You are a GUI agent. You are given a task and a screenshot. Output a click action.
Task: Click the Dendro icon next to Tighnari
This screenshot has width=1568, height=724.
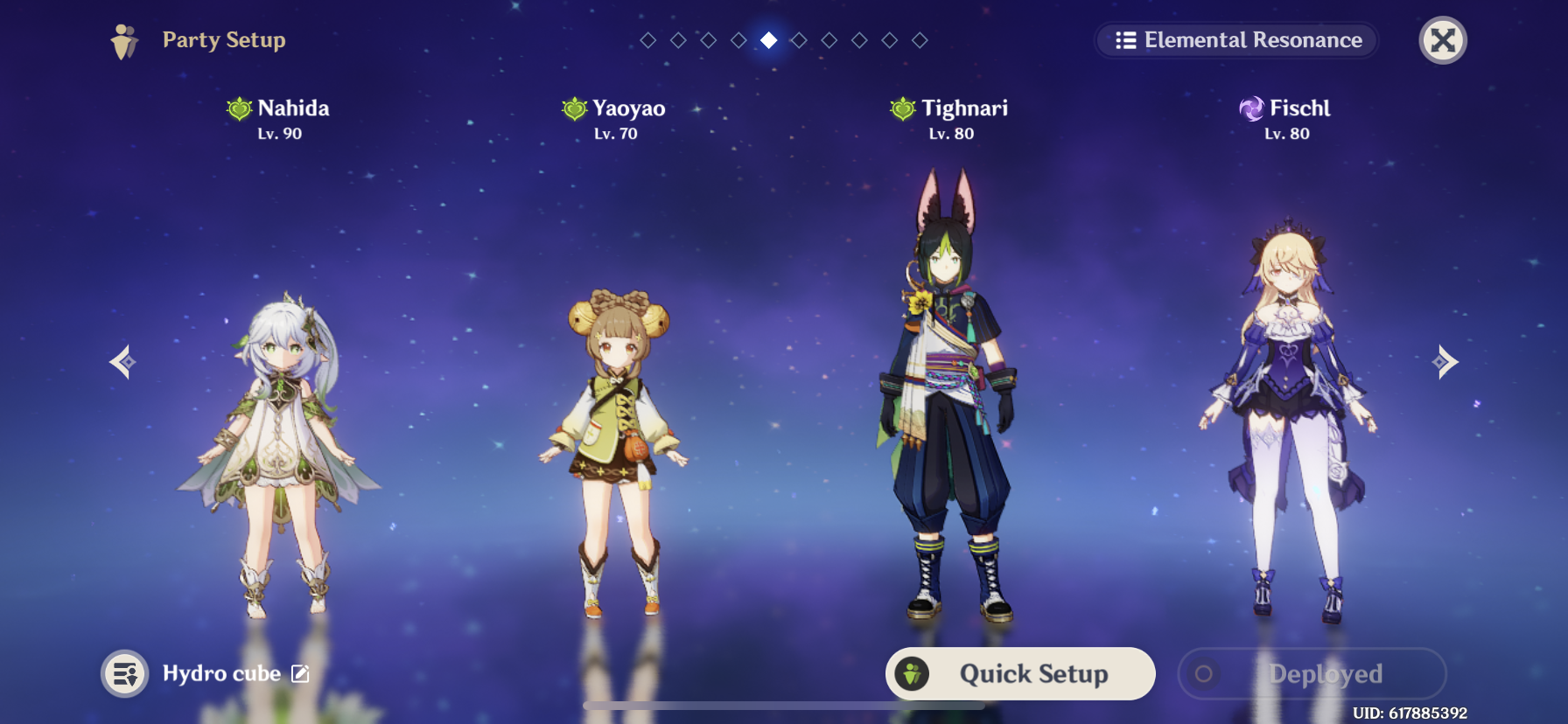tap(901, 108)
